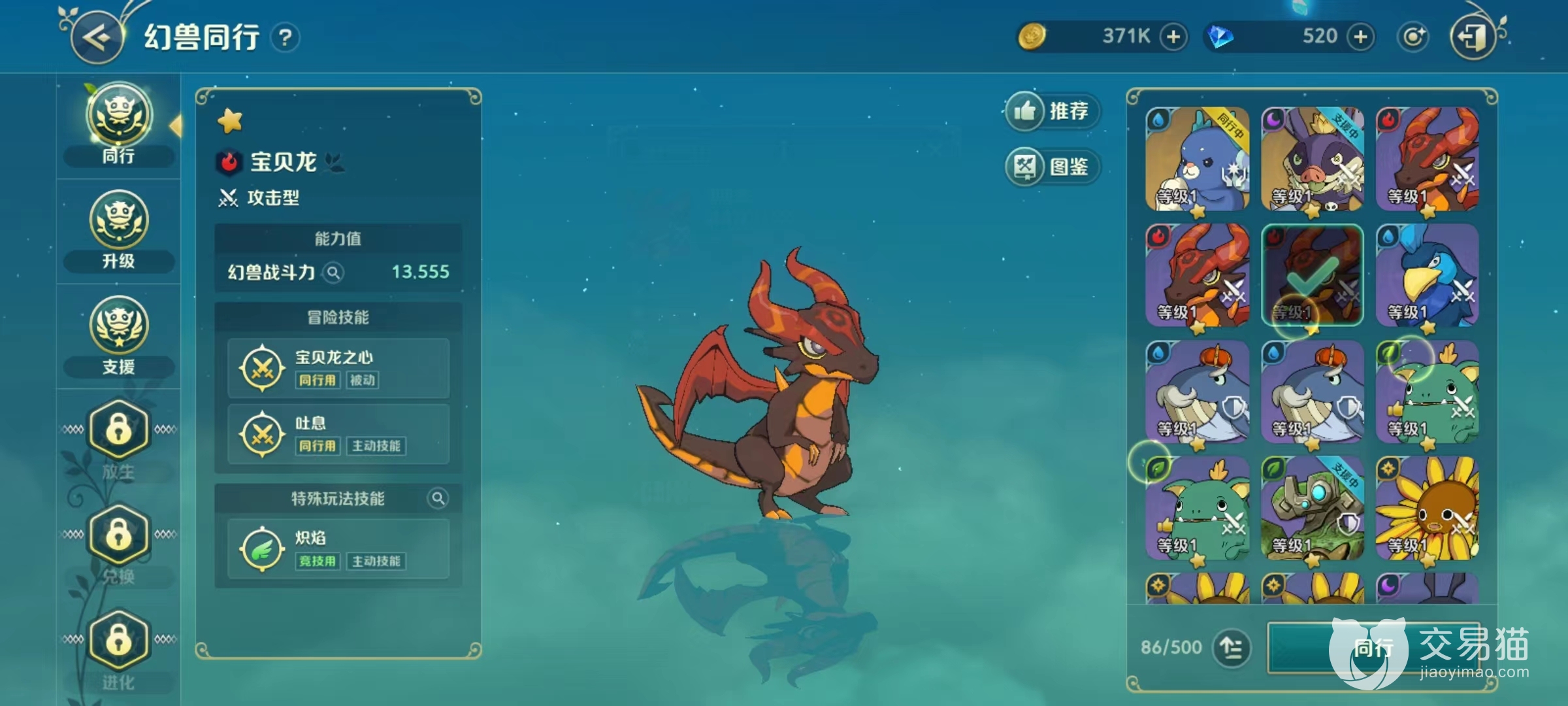The image size is (1568, 706).
Task: Confirm with the 同行 button
Action: 1372,648
